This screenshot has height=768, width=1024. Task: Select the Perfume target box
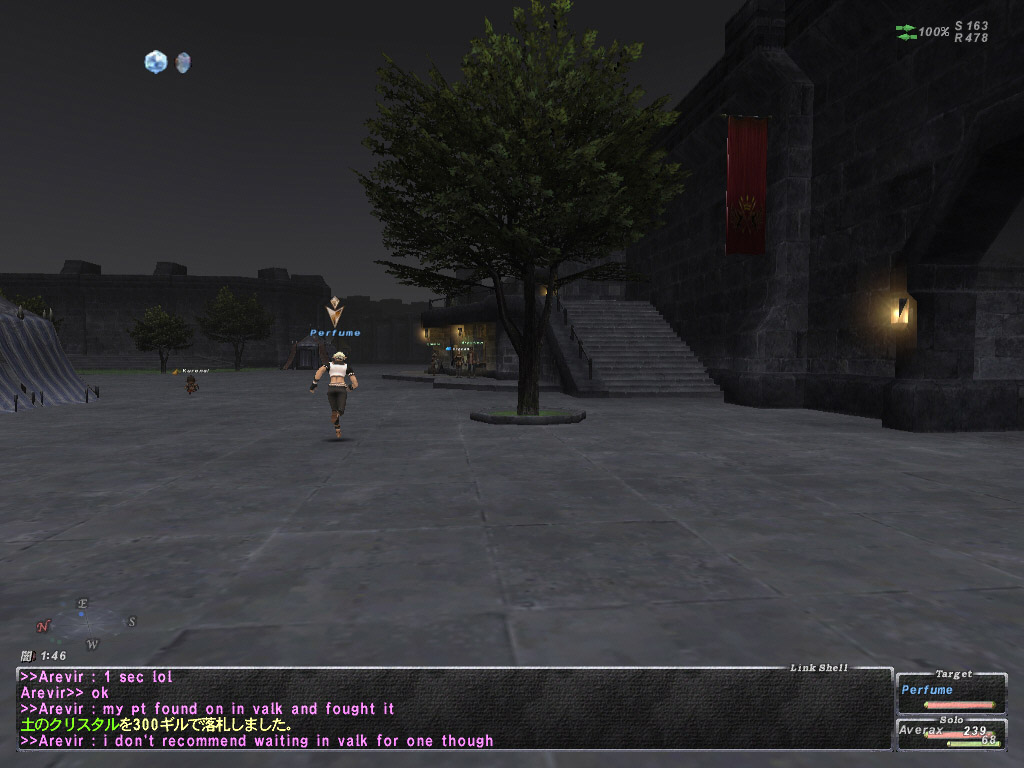click(x=951, y=693)
